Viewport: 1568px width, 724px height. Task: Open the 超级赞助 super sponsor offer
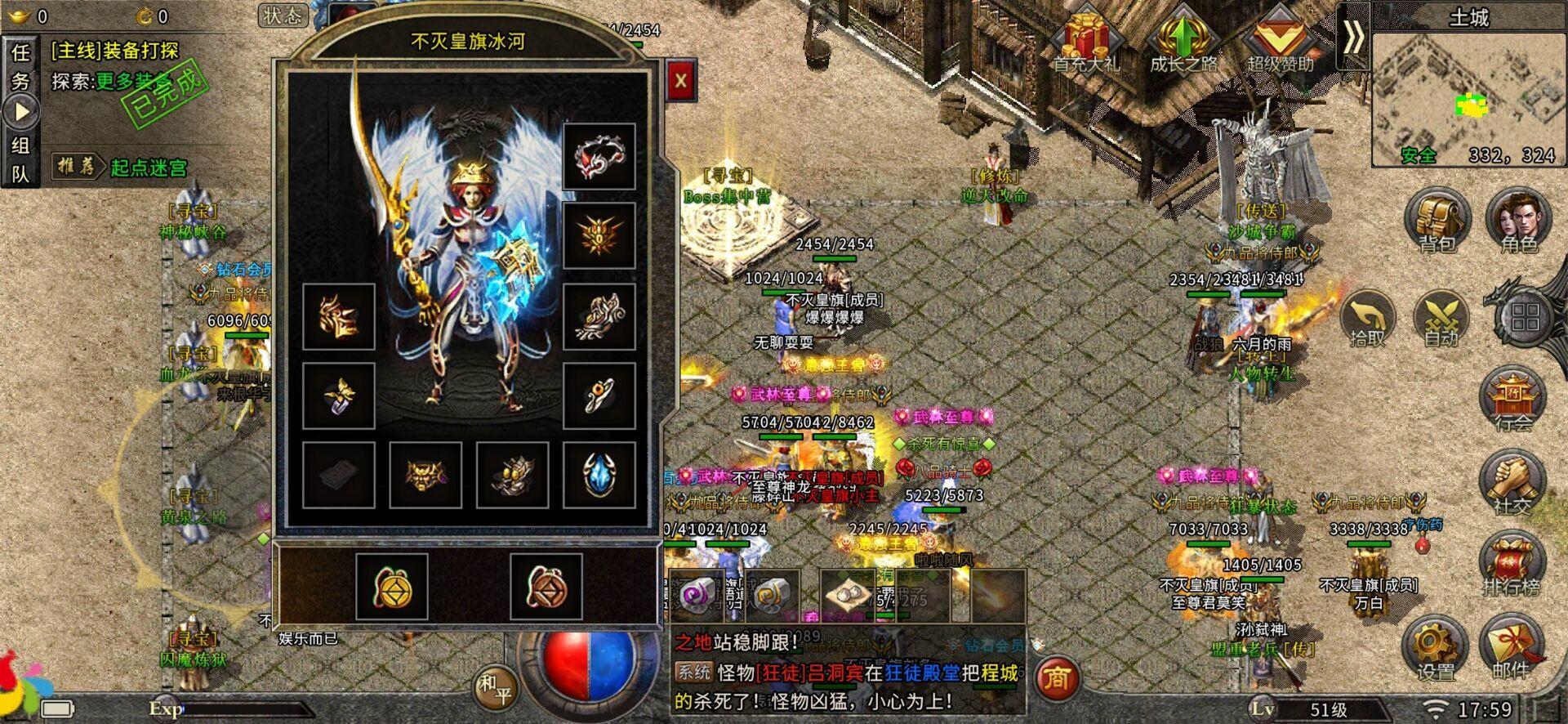pyautogui.click(x=1280, y=41)
